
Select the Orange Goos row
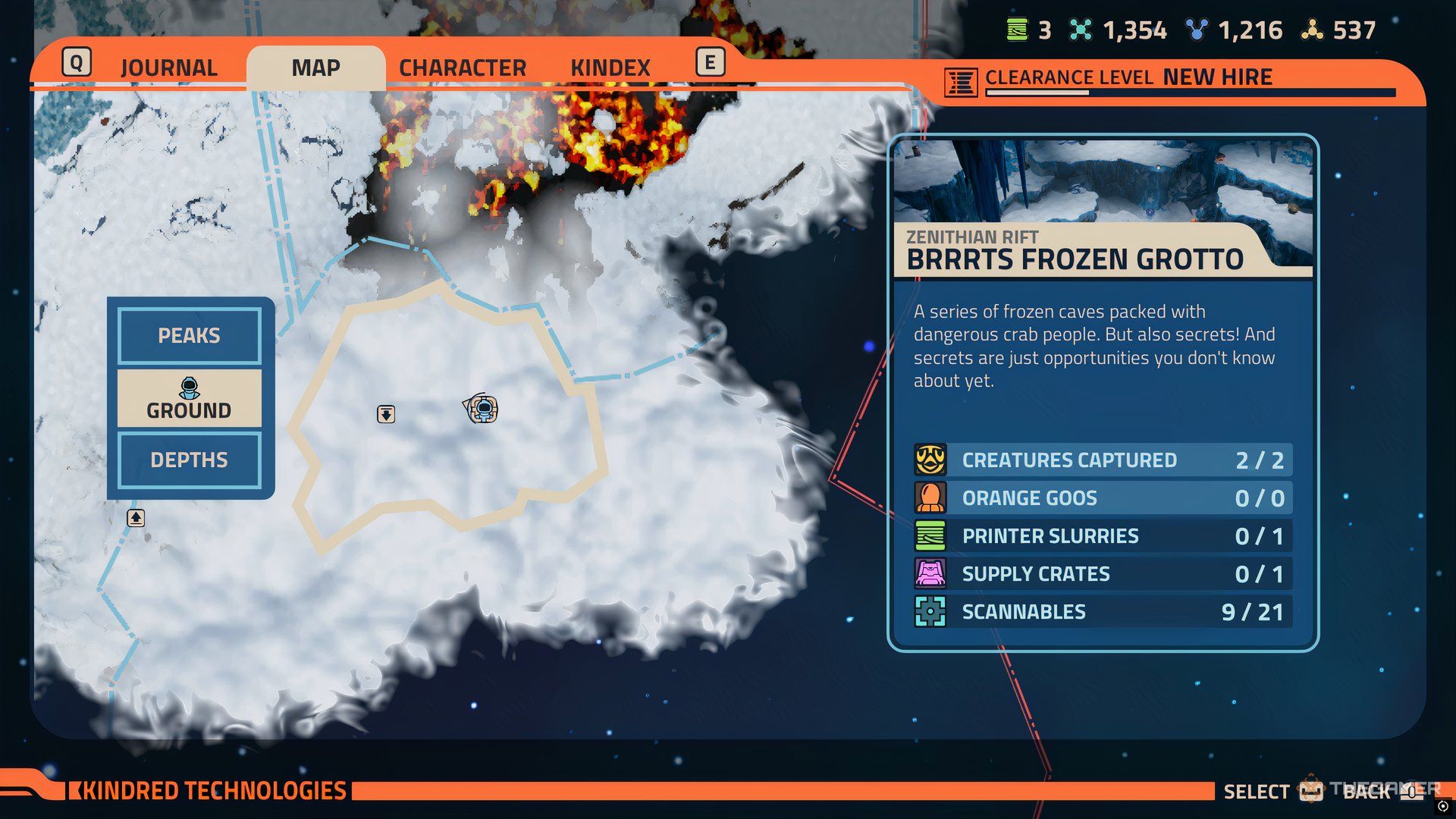pos(1103,498)
